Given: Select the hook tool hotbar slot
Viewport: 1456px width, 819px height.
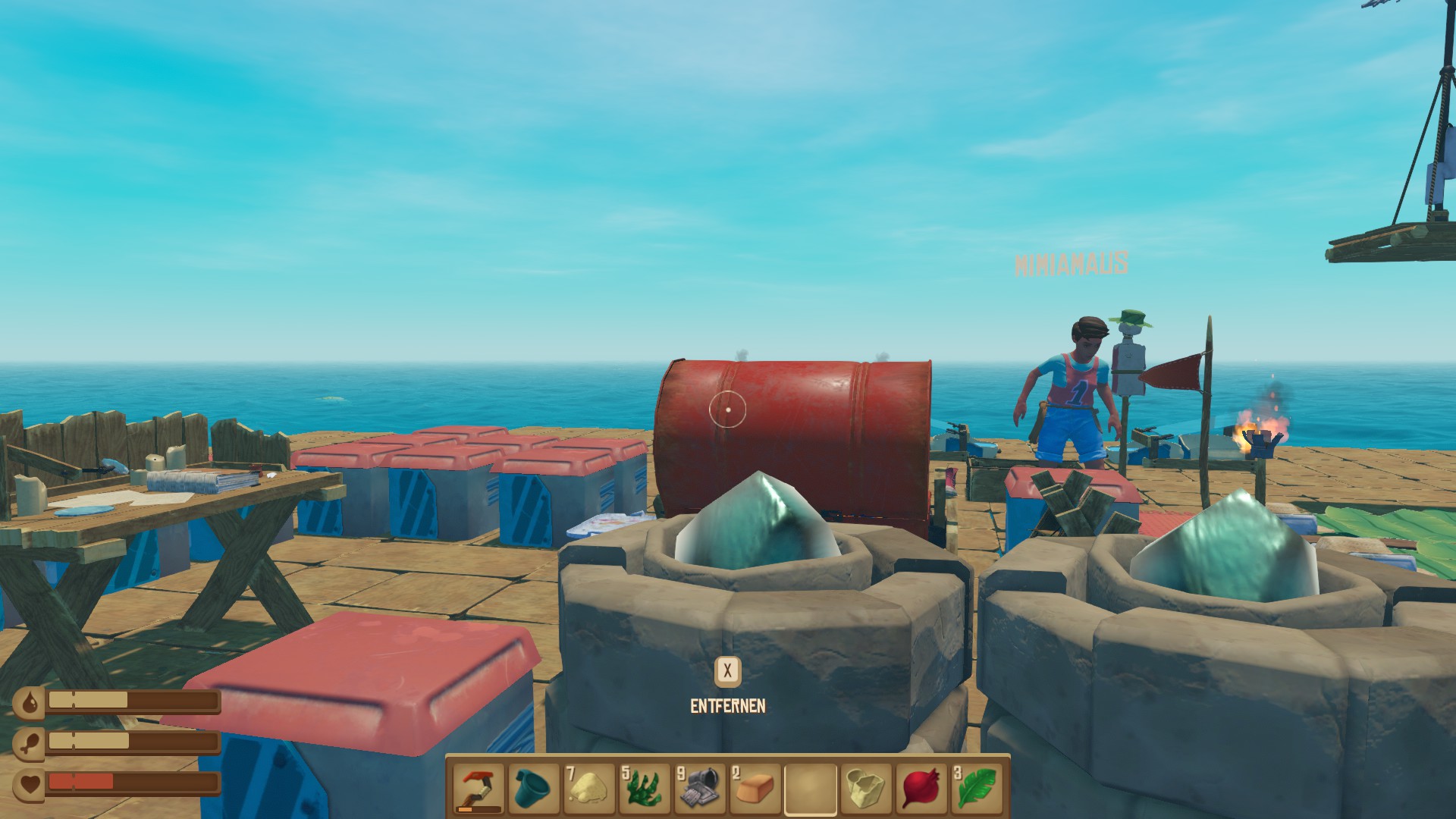Looking at the screenshot, I should coord(479,789).
